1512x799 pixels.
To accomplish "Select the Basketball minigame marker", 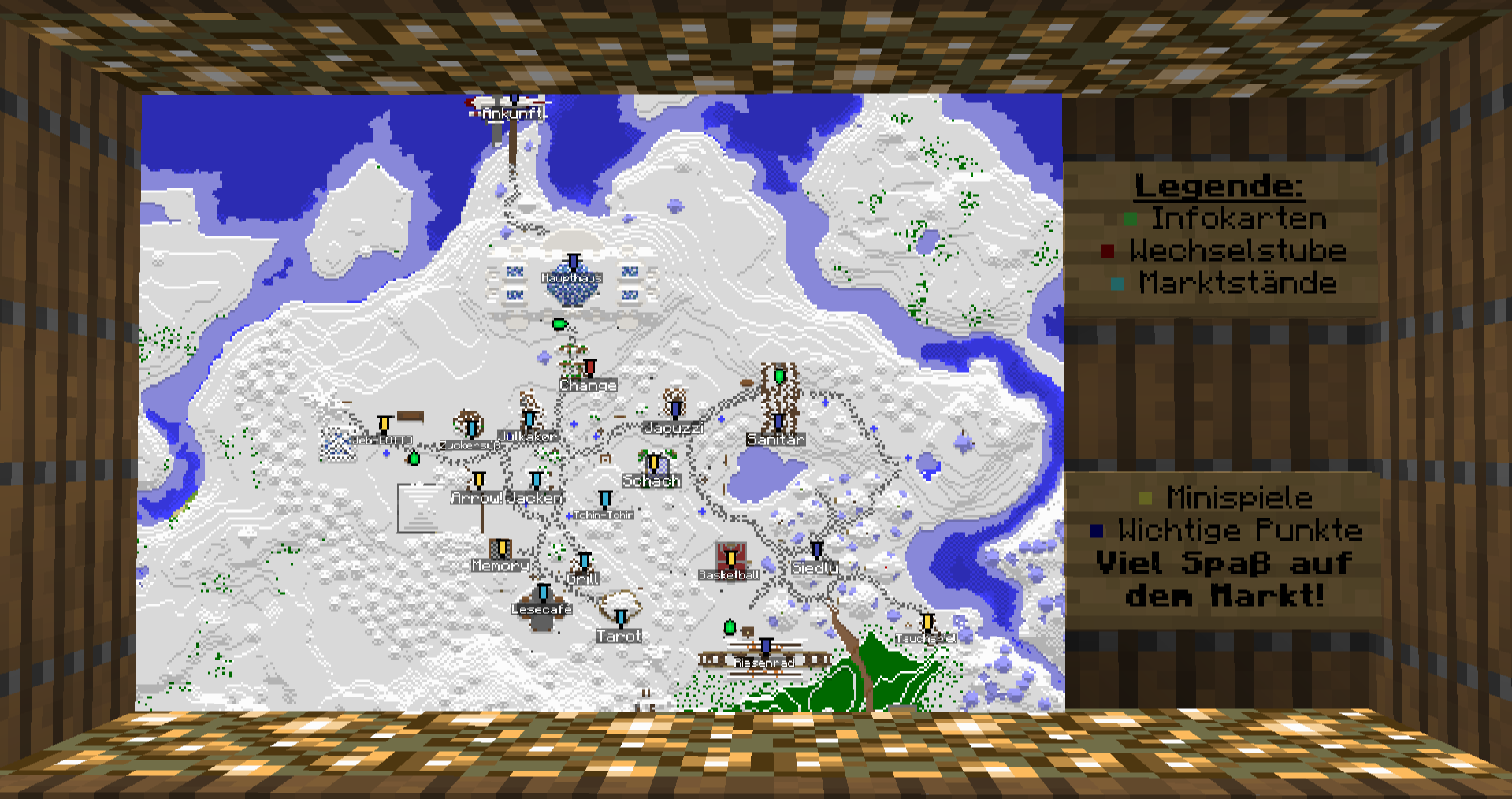I will coord(730,559).
